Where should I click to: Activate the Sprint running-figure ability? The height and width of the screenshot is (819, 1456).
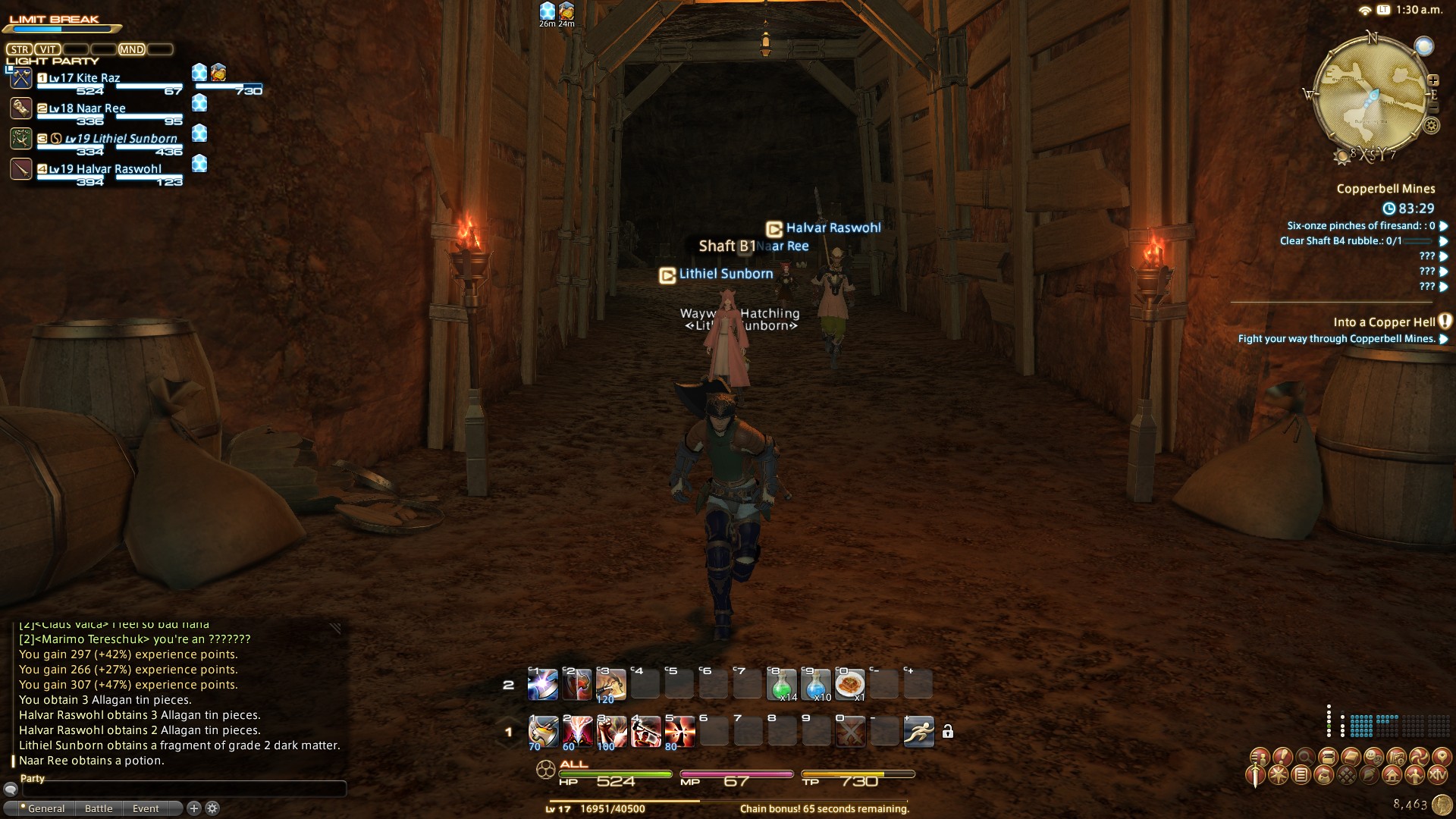pos(918,732)
